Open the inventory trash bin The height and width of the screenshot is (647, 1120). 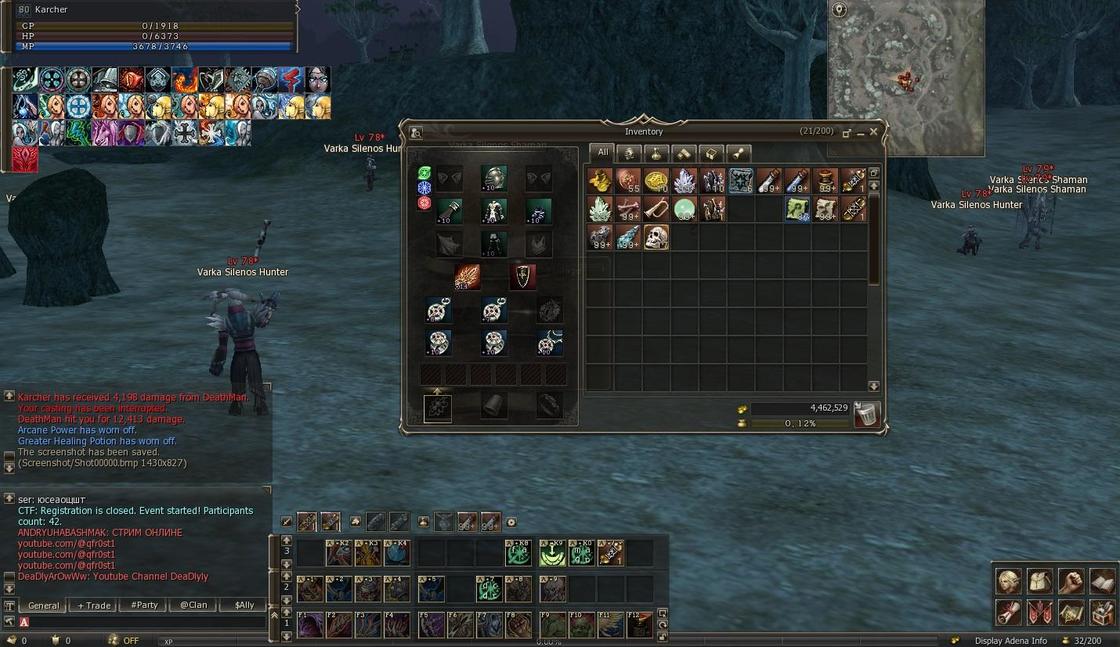click(867, 414)
